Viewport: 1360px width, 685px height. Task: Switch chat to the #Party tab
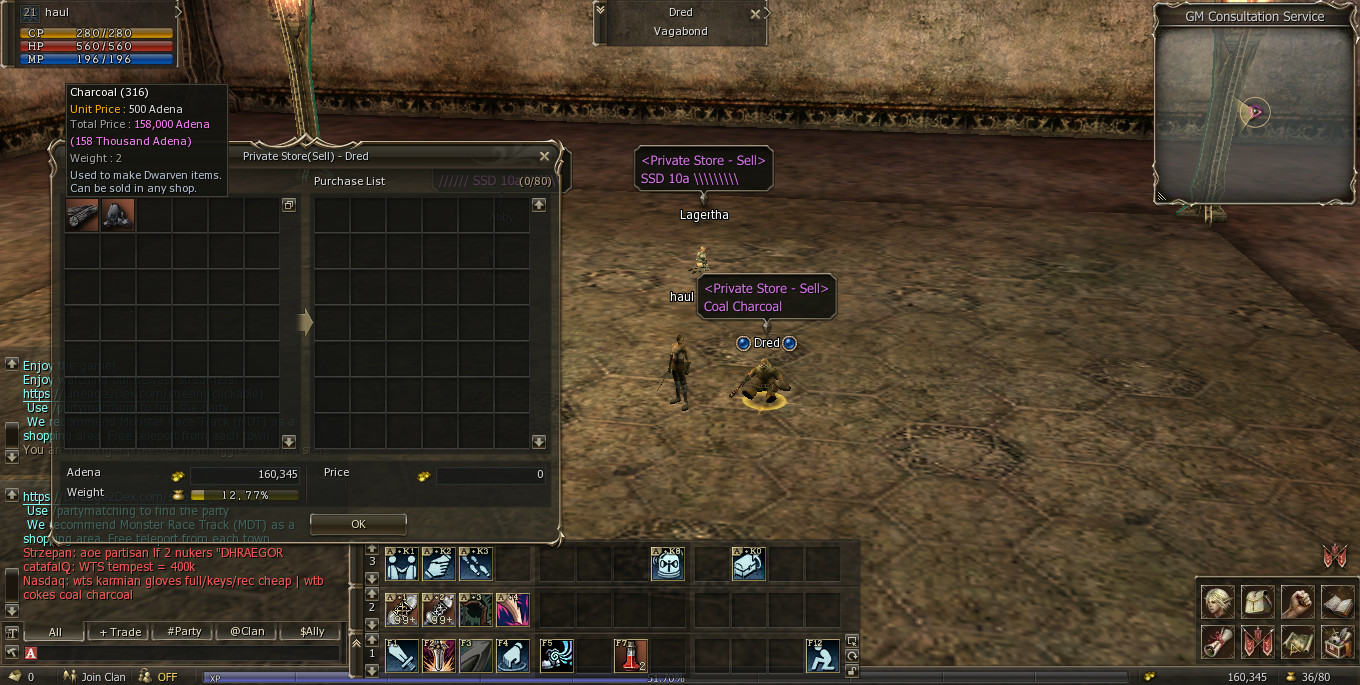tap(184, 632)
